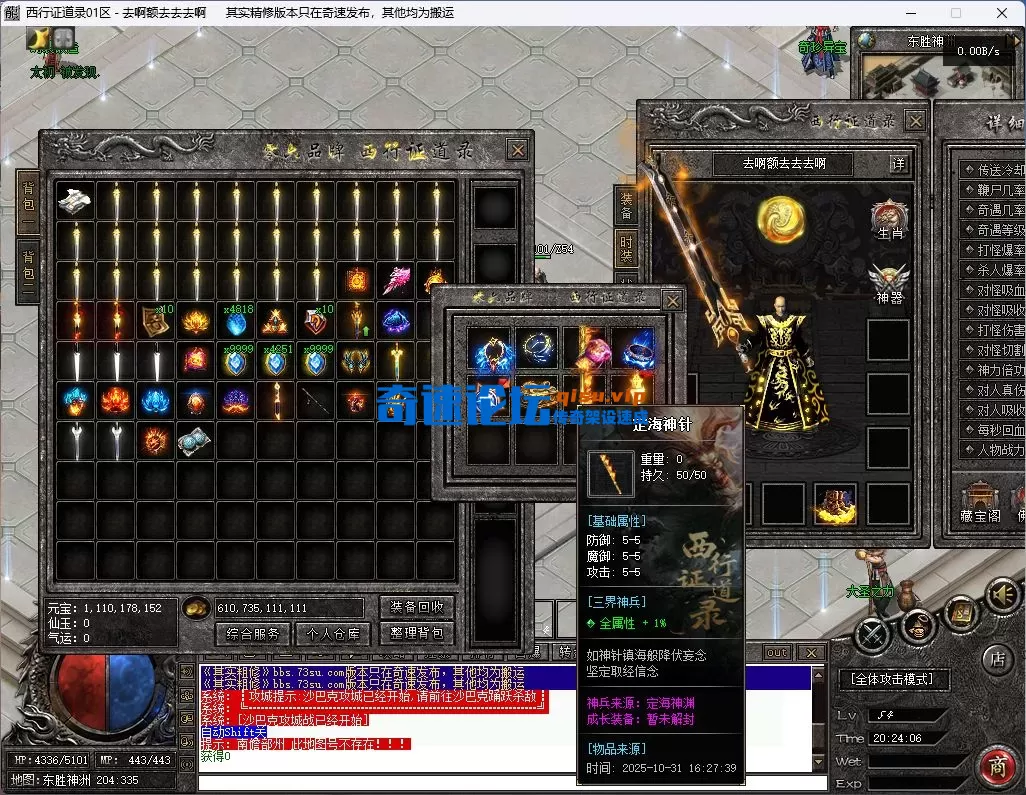Screen dimensions: 1026x795
Task: Click the round 商 shop button
Action: 996,766
